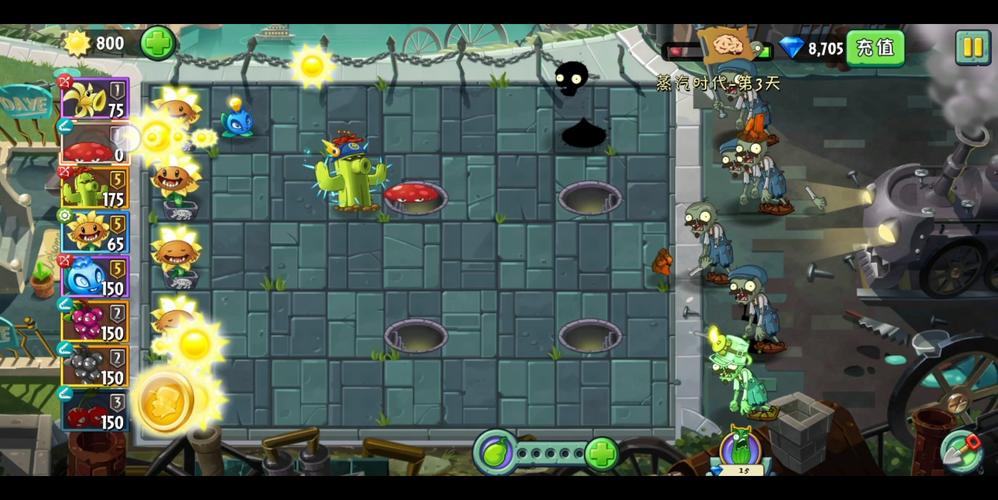The image size is (998, 500).
Task: Equip the shovel tool
Action: [959, 450]
